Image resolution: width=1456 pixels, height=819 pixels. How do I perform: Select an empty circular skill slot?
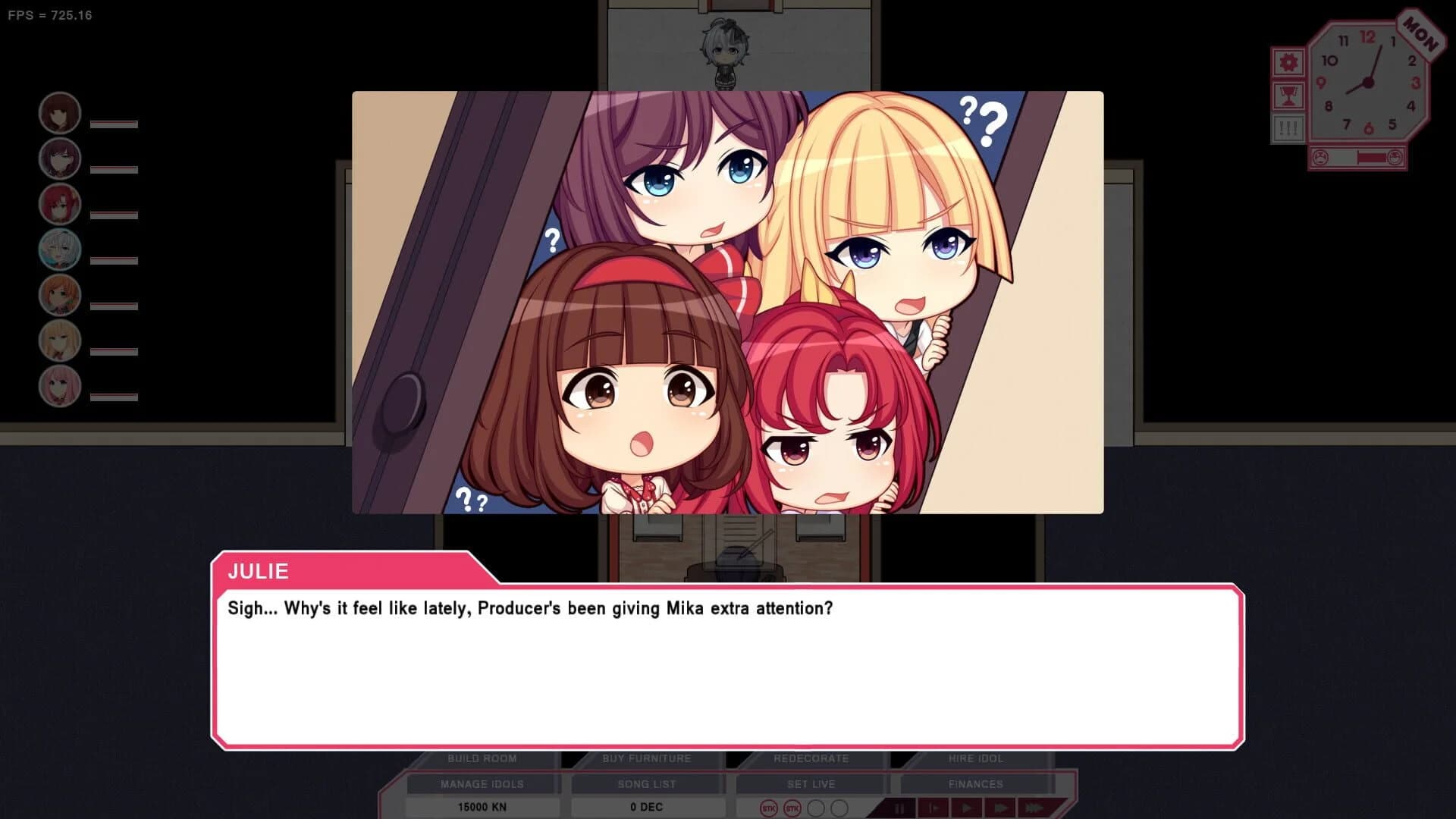point(815,808)
